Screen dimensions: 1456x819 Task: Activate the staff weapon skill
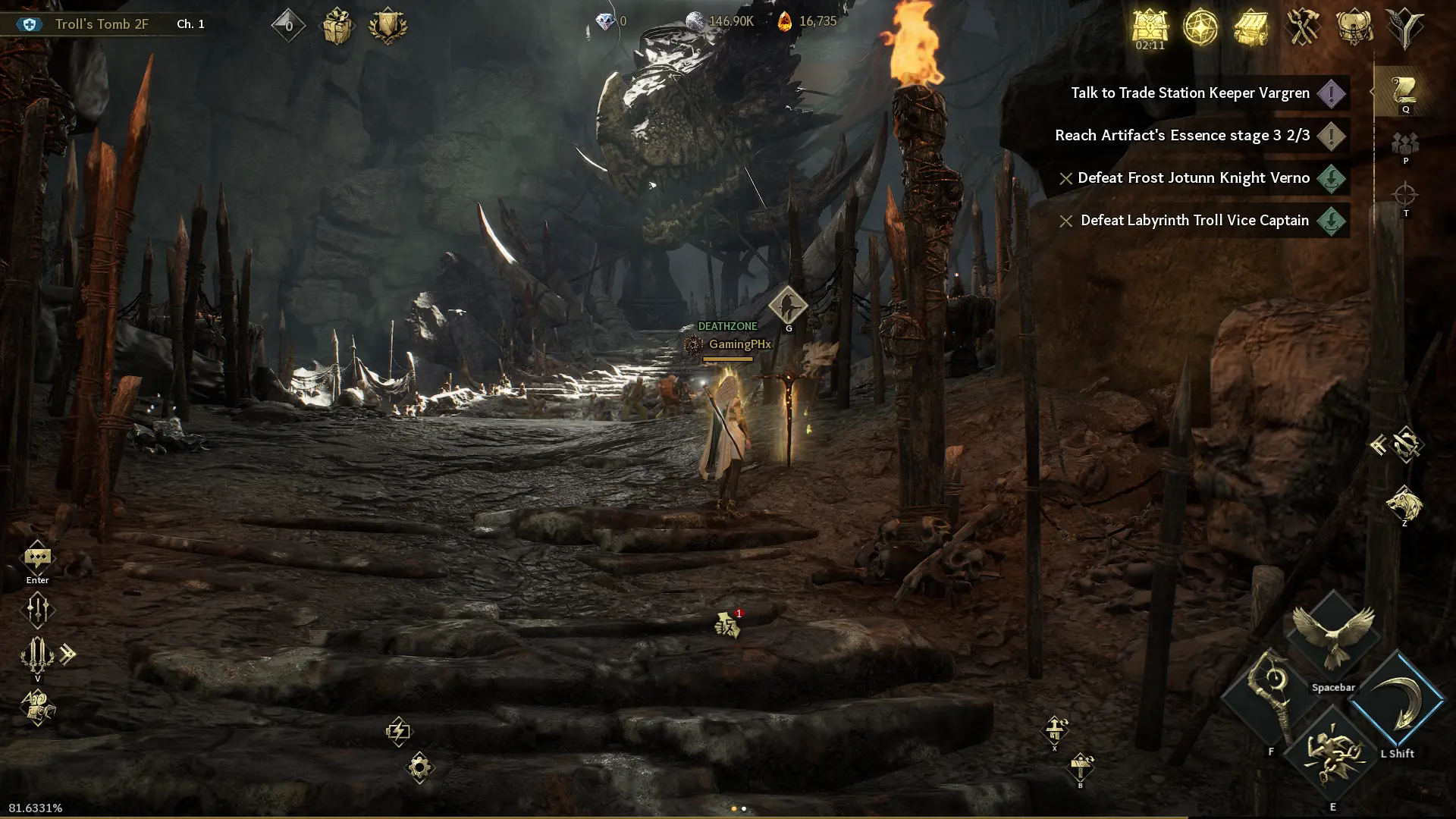coord(1271,699)
